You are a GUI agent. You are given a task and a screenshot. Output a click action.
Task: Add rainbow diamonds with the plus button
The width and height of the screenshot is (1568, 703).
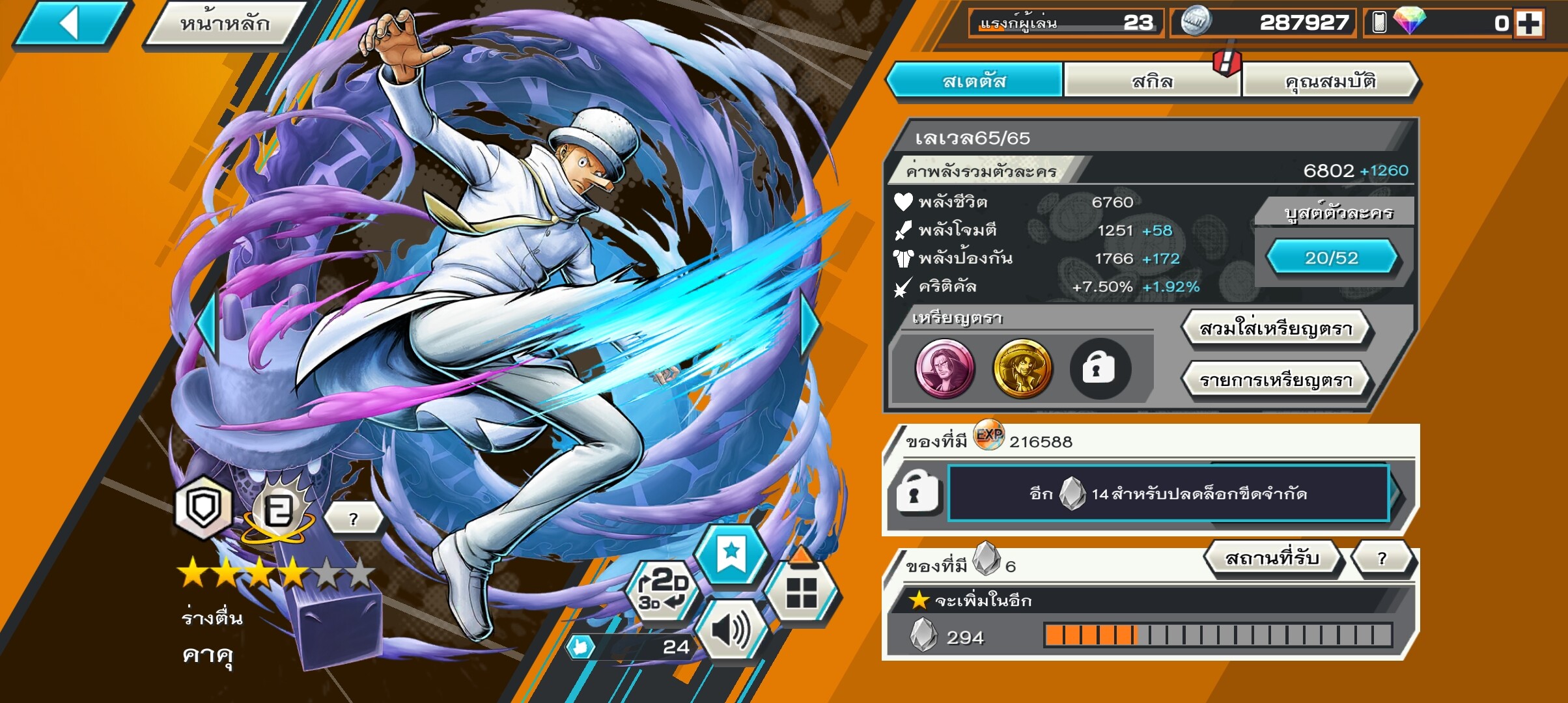click(1528, 24)
